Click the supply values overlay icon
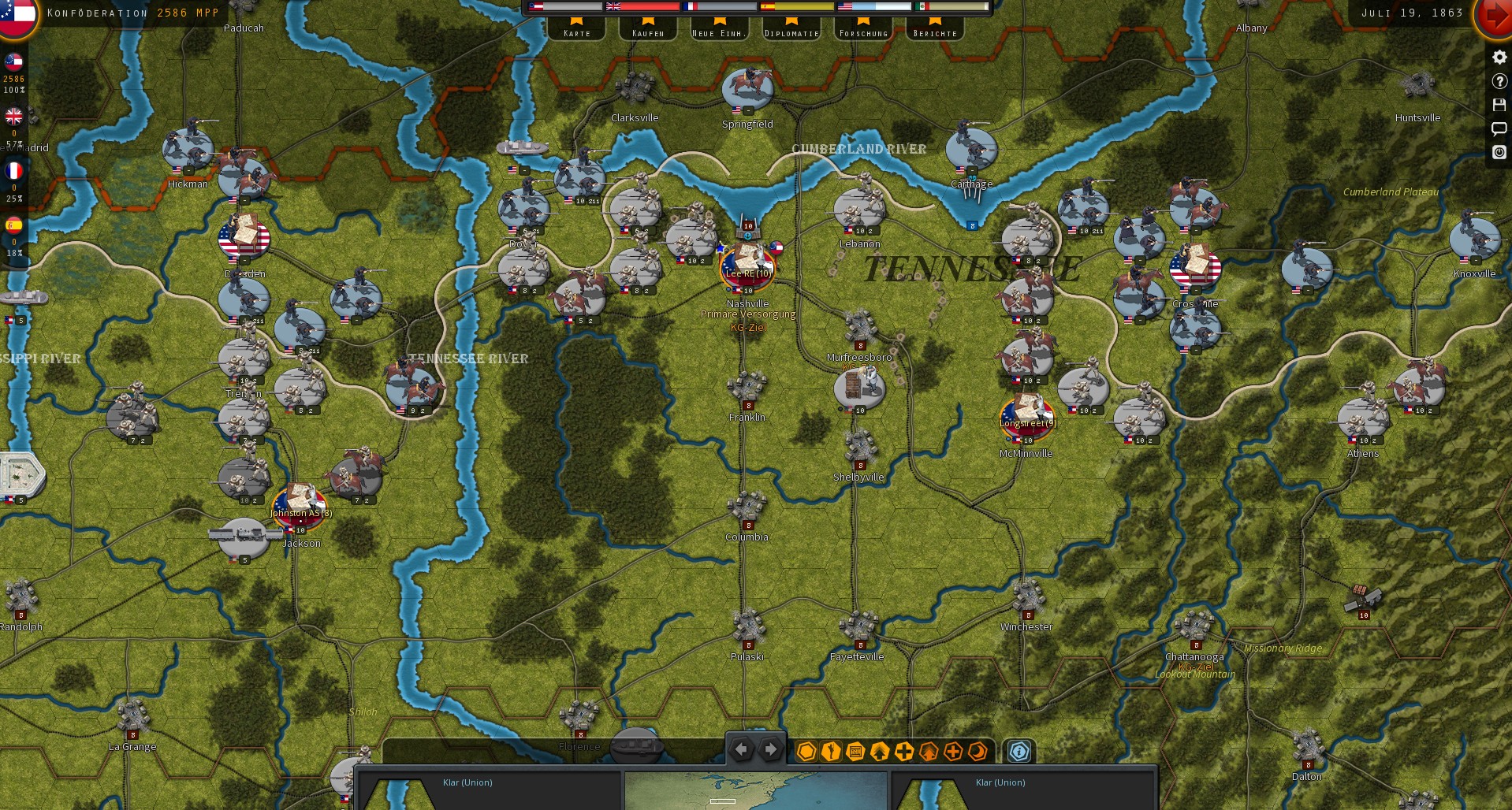Image resolution: width=1512 pixels, height=810 pixels. click(855, 752)
